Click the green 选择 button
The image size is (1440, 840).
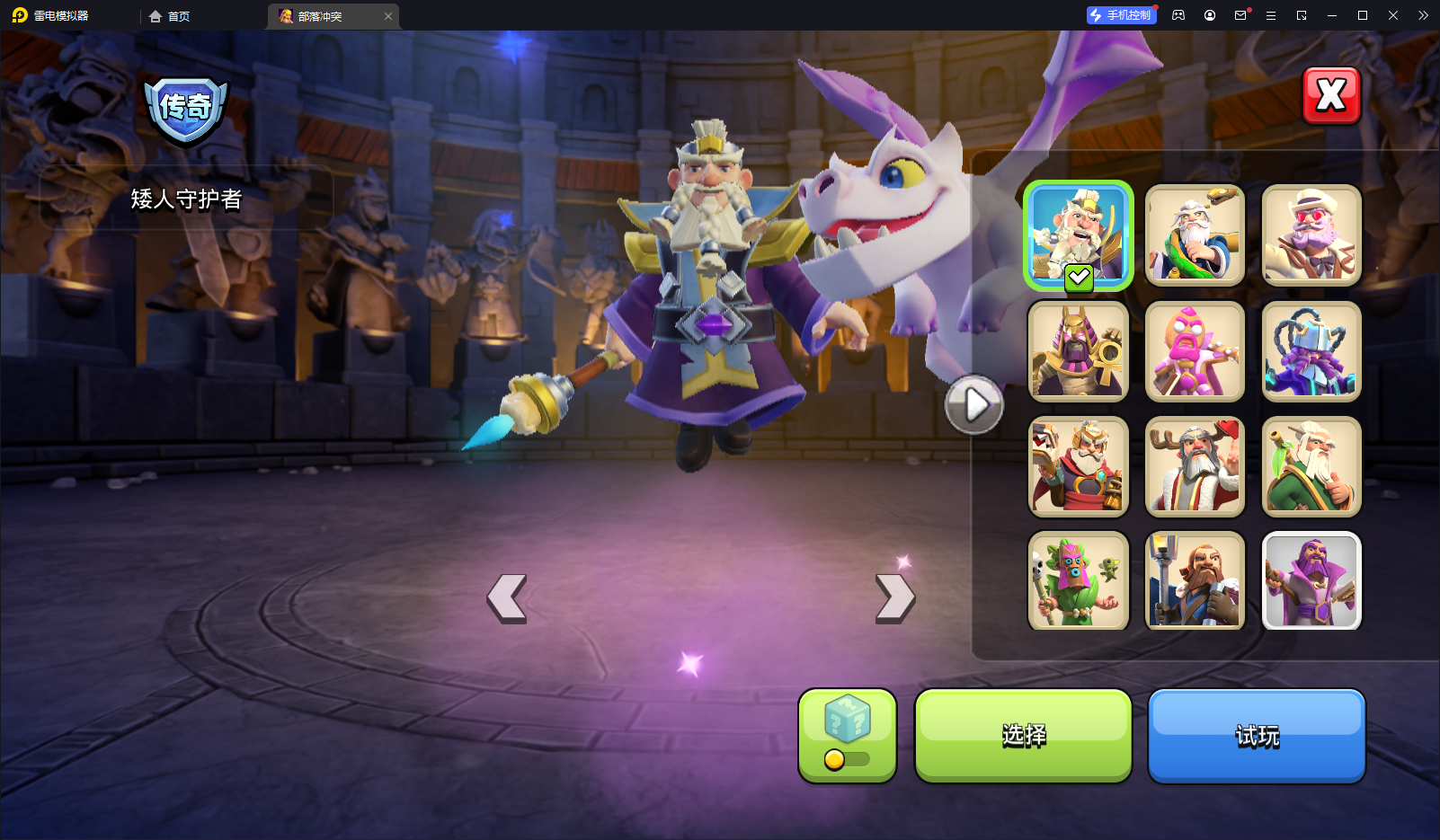tap(1023, 736)
